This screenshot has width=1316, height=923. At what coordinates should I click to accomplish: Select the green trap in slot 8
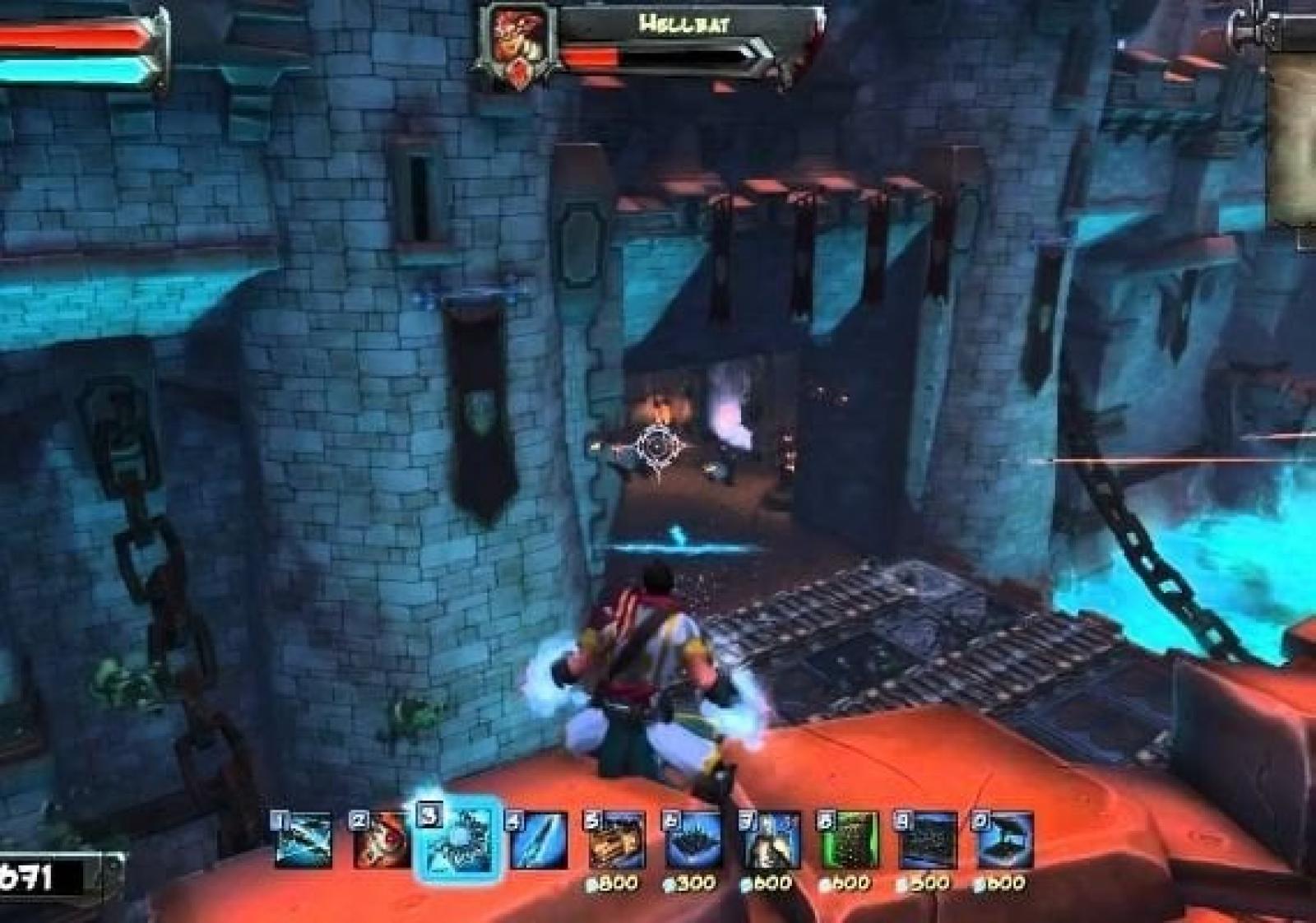click(848, 840)
